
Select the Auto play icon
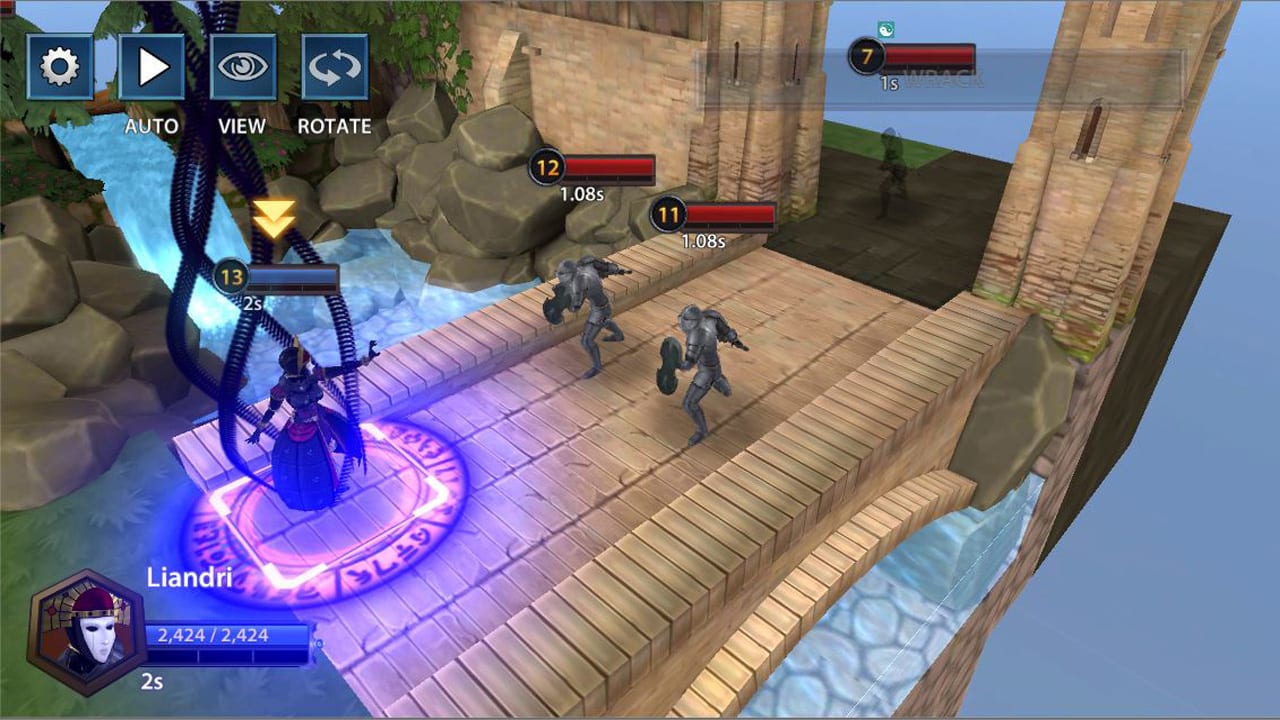(x=150, y=66)
